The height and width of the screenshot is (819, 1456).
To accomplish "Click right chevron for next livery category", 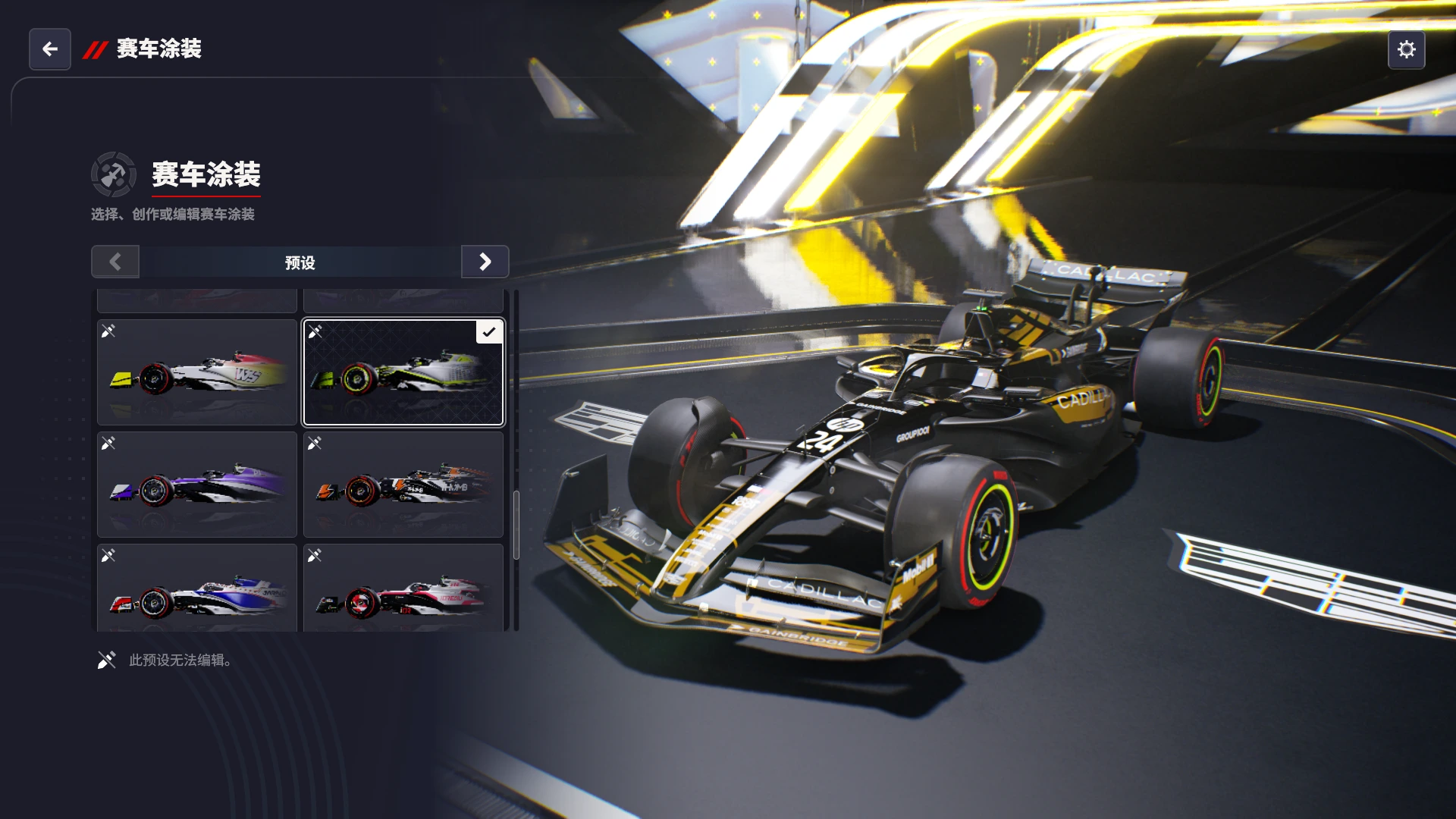I will [x=485, y=262].
